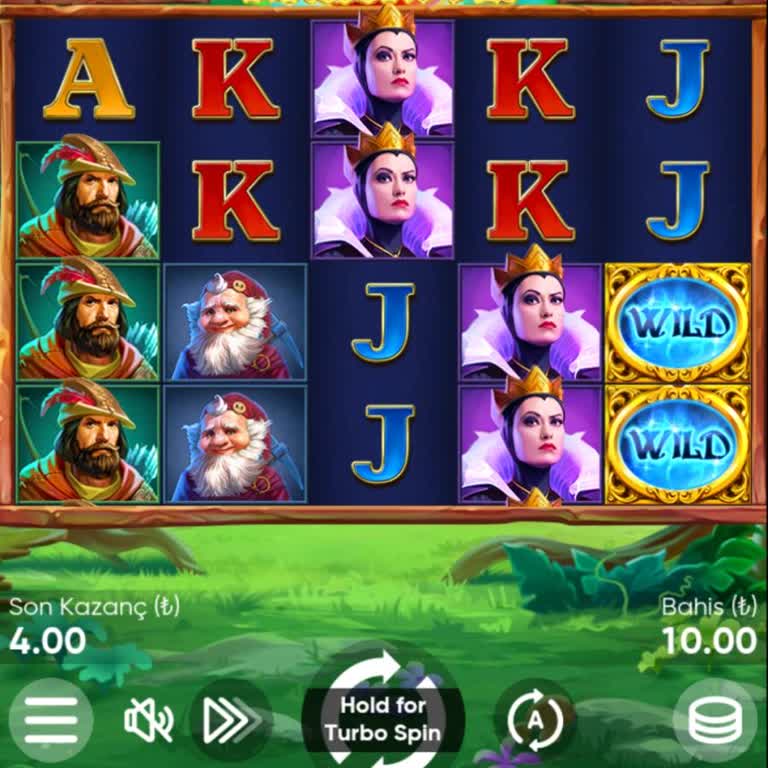Toggle the muted sound icon
Image resolution: width=768 pixels, height=768 pixels.
point(148,720)
